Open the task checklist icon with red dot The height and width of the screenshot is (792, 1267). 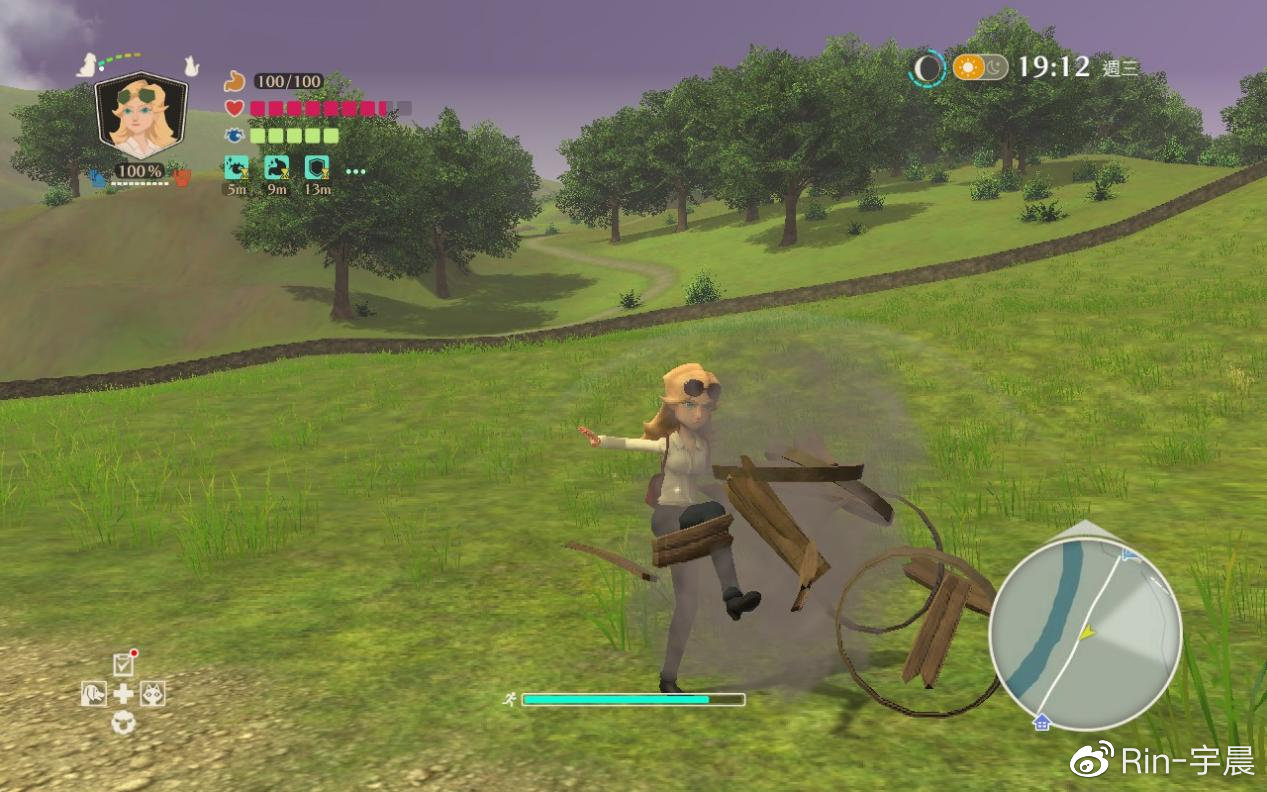point(124,663)
